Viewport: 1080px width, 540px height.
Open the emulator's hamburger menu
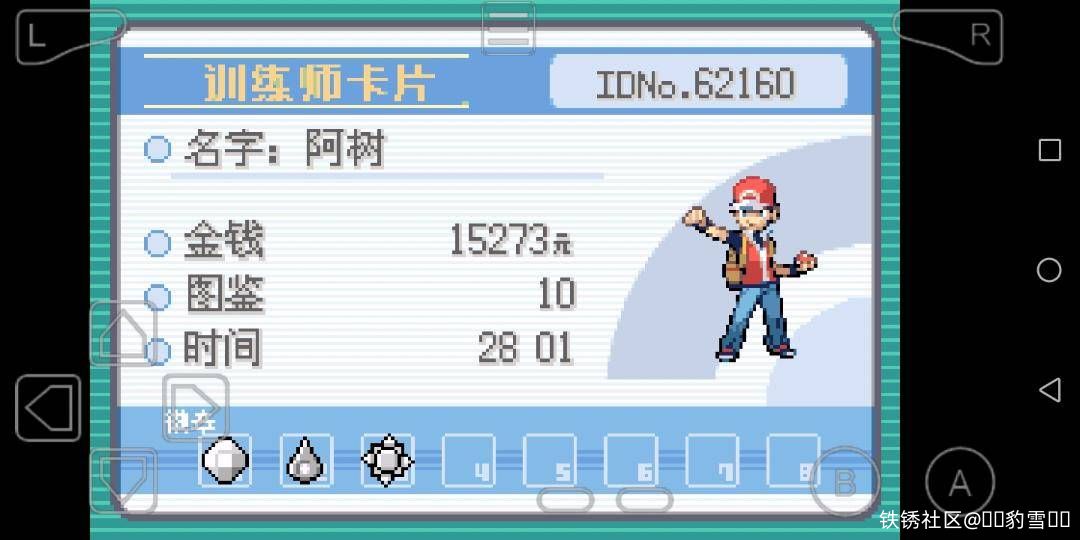[508, 28]
